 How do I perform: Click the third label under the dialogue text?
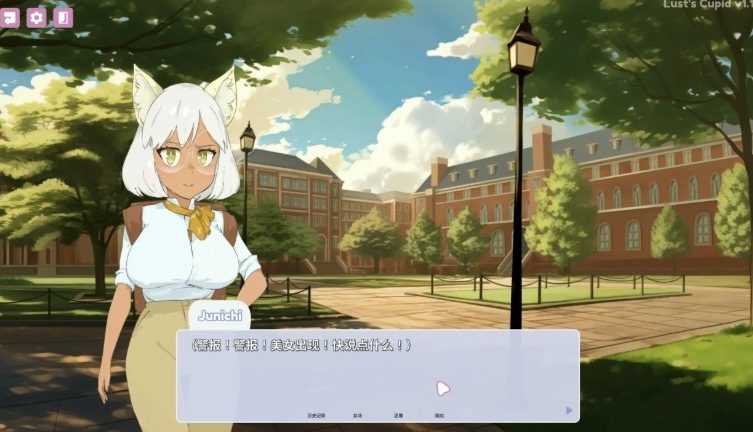[398, 415]
